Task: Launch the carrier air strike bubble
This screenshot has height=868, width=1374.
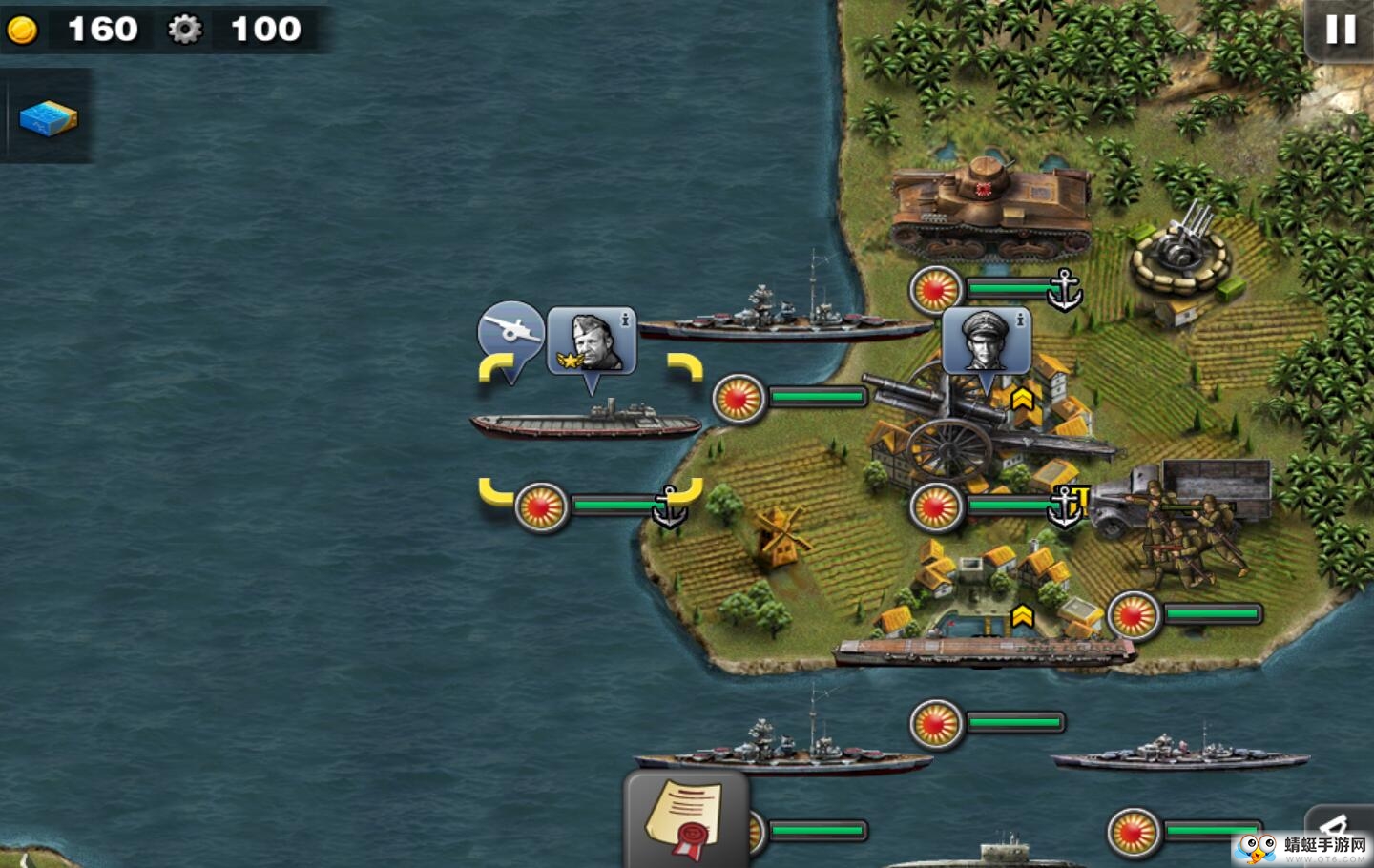Action: pyautogui.click(x=510, y=331)
